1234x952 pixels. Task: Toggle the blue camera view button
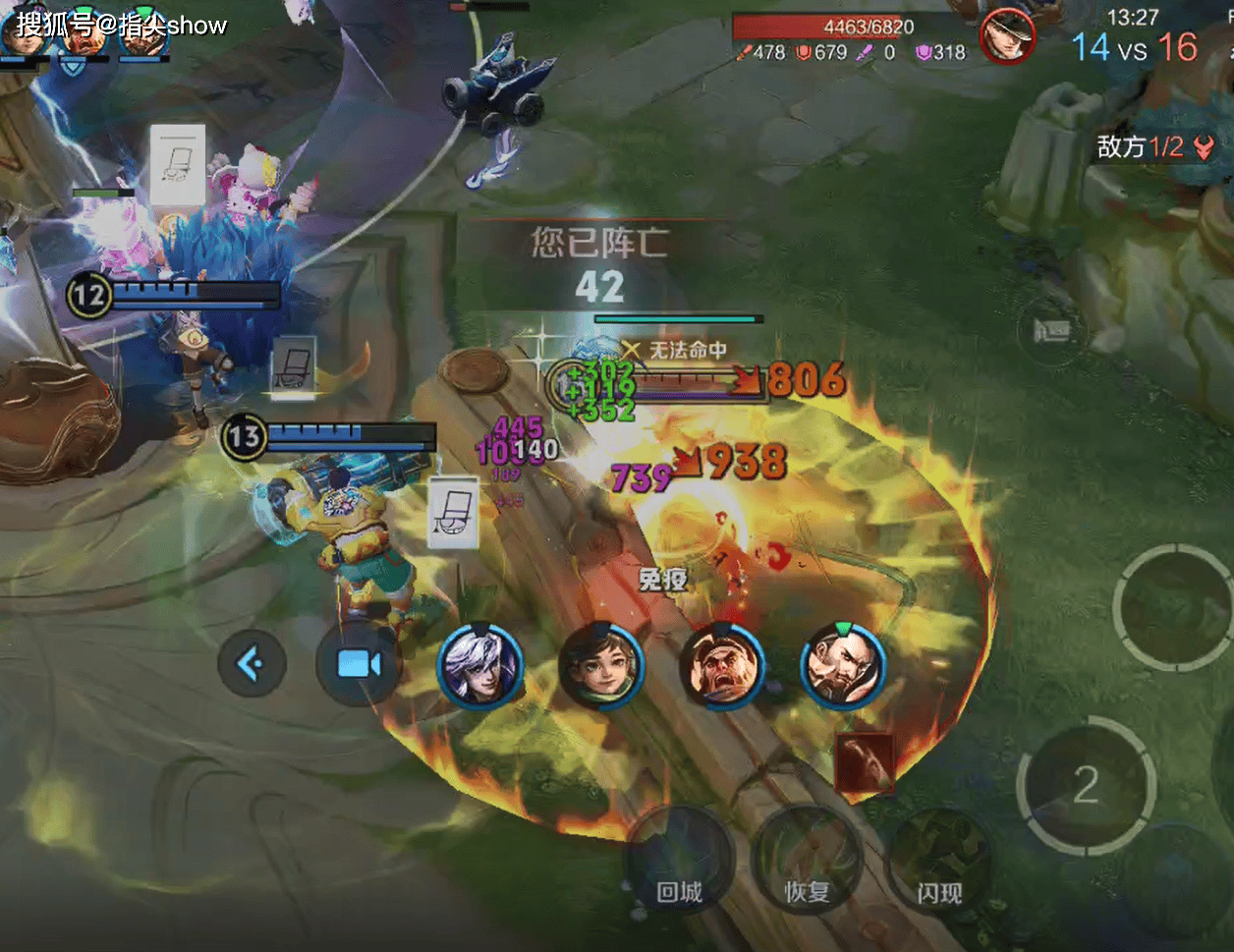click(x=359, y=665)
